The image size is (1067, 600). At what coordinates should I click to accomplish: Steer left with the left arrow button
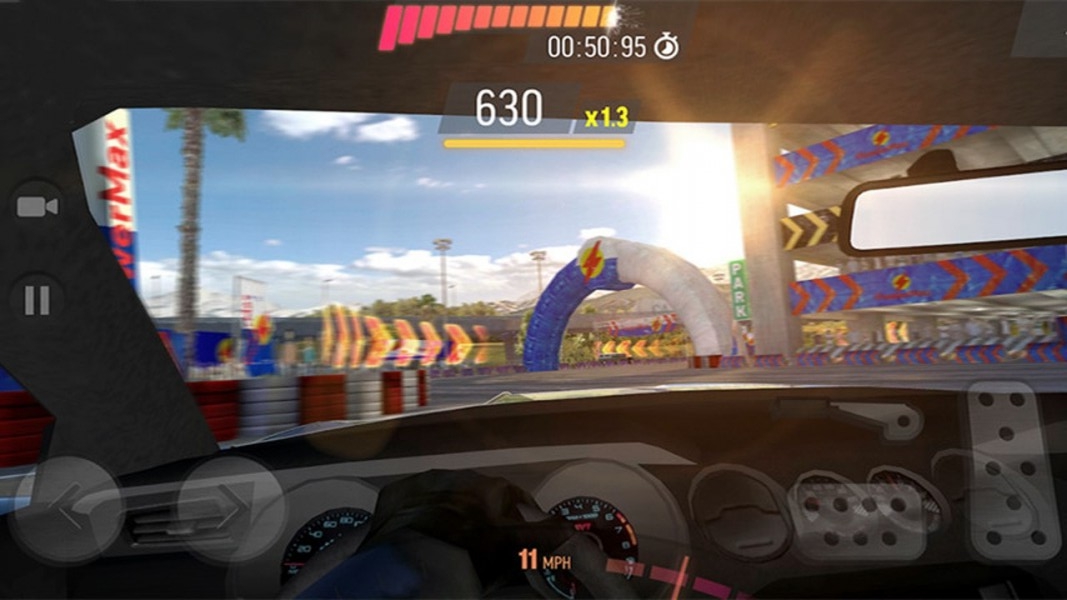pyautogui.click(x=67, y=511)
